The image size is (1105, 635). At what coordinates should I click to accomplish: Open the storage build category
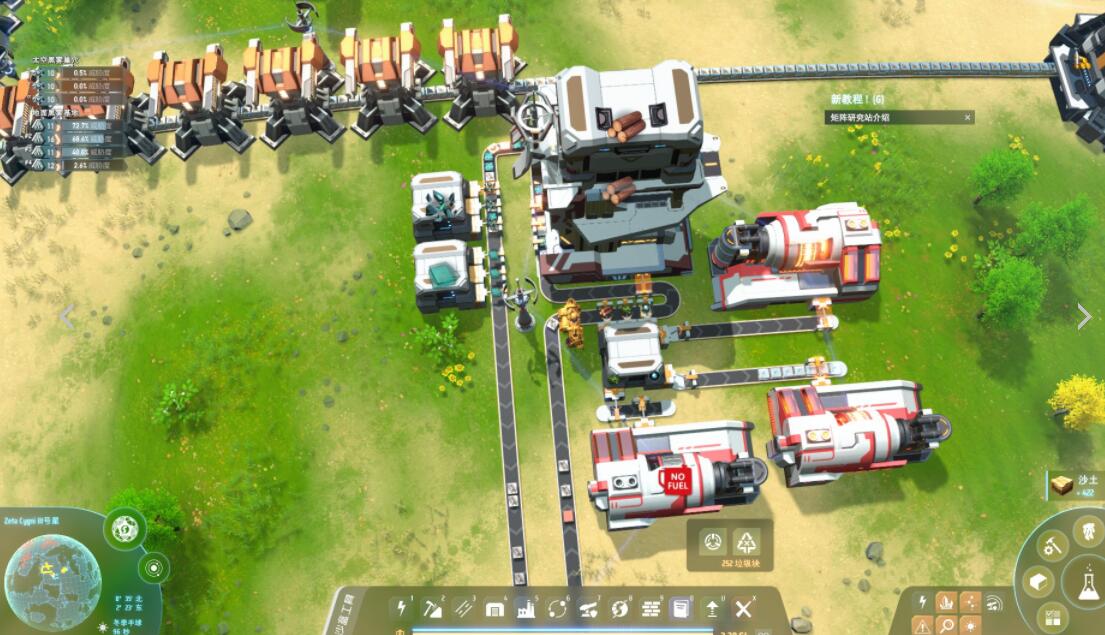pos(495,608)
